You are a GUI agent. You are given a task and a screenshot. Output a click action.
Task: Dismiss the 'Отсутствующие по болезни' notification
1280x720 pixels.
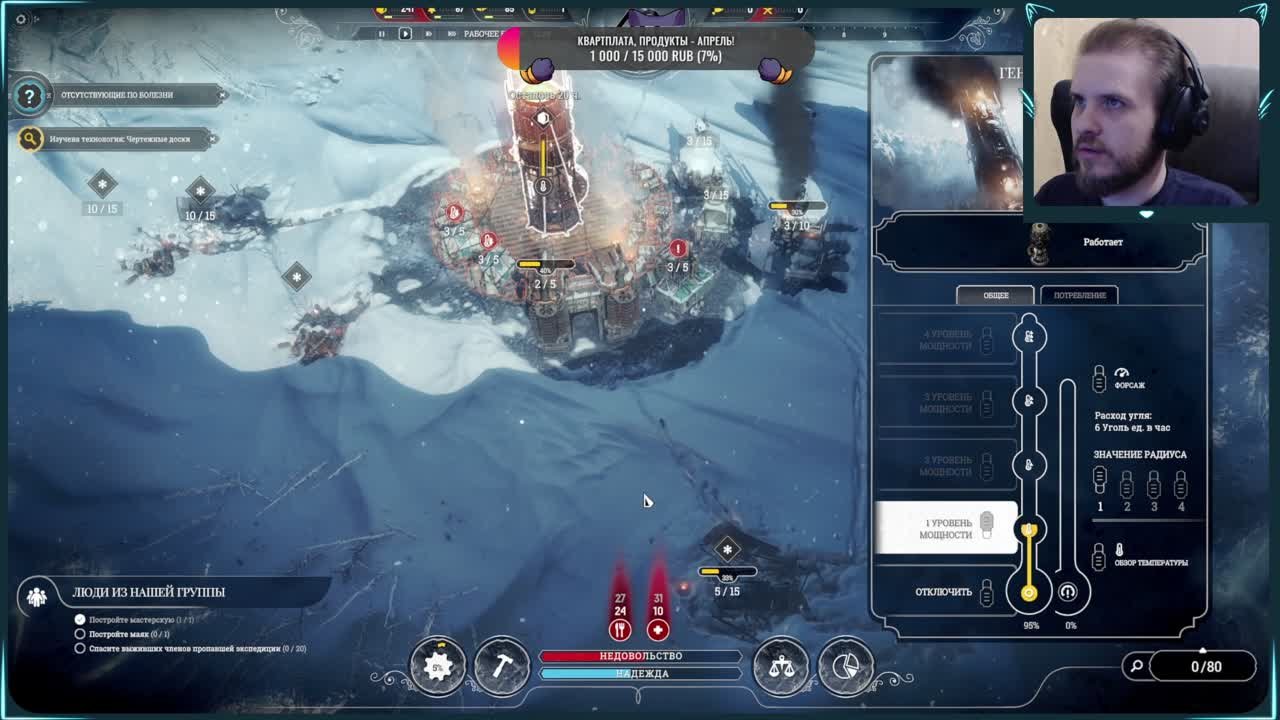pyautogui.click(x=222, y=95)
